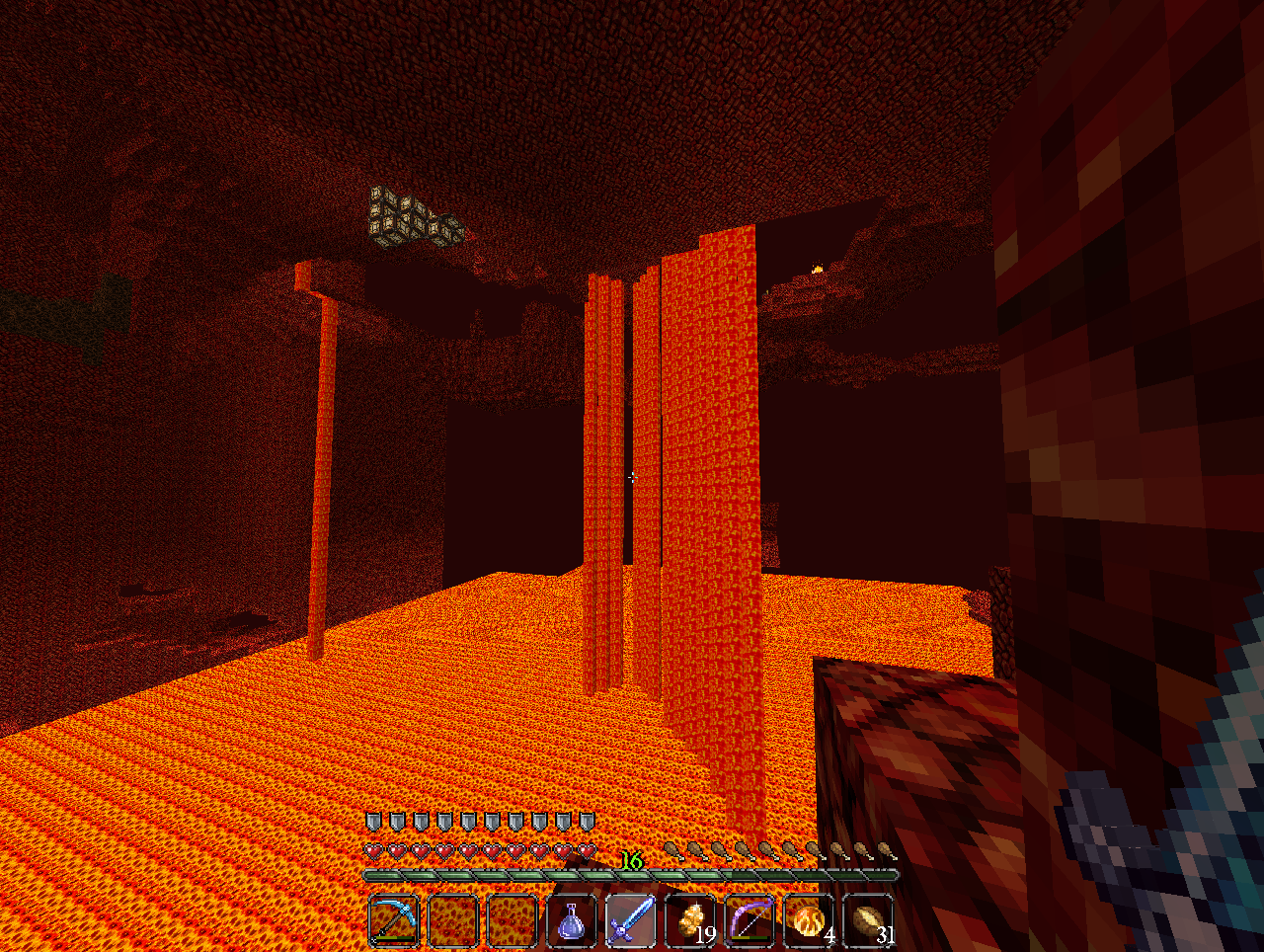Choose the baked potato stack of 31
Screen dimensions: 1264x952
point(868,920)
